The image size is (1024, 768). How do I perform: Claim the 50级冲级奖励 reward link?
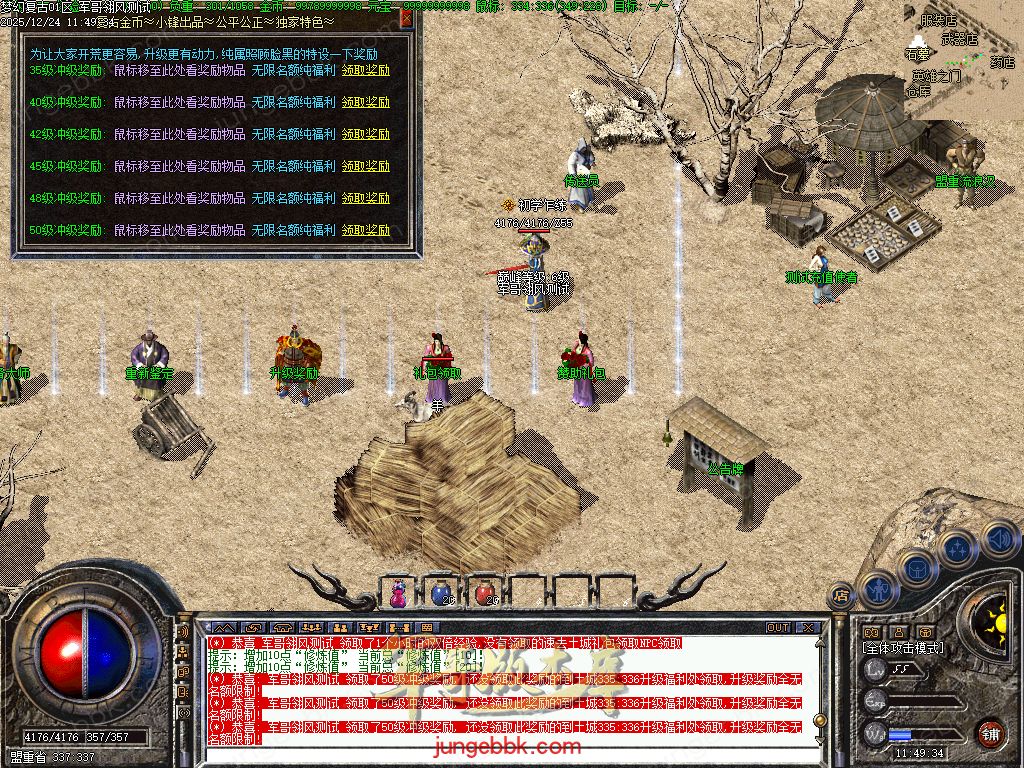pos(365,230)
